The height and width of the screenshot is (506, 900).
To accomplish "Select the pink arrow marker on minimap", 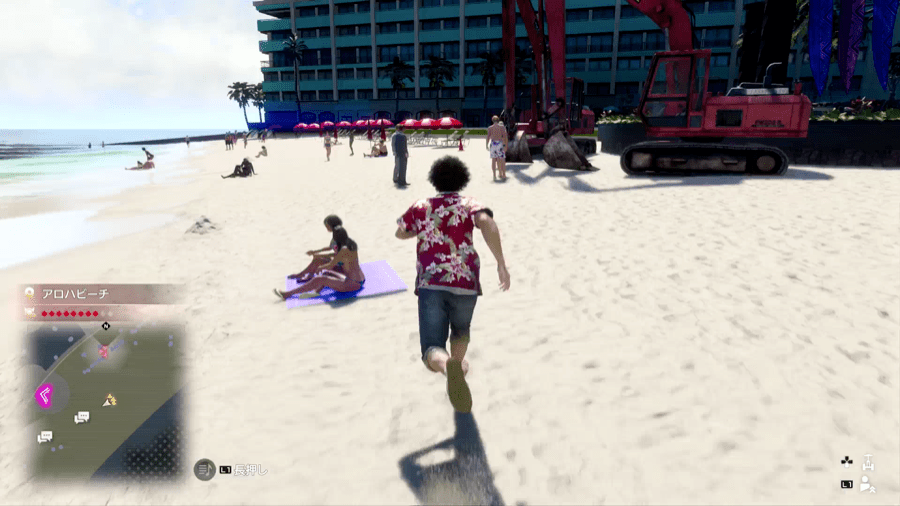I will tap(45, 395).
